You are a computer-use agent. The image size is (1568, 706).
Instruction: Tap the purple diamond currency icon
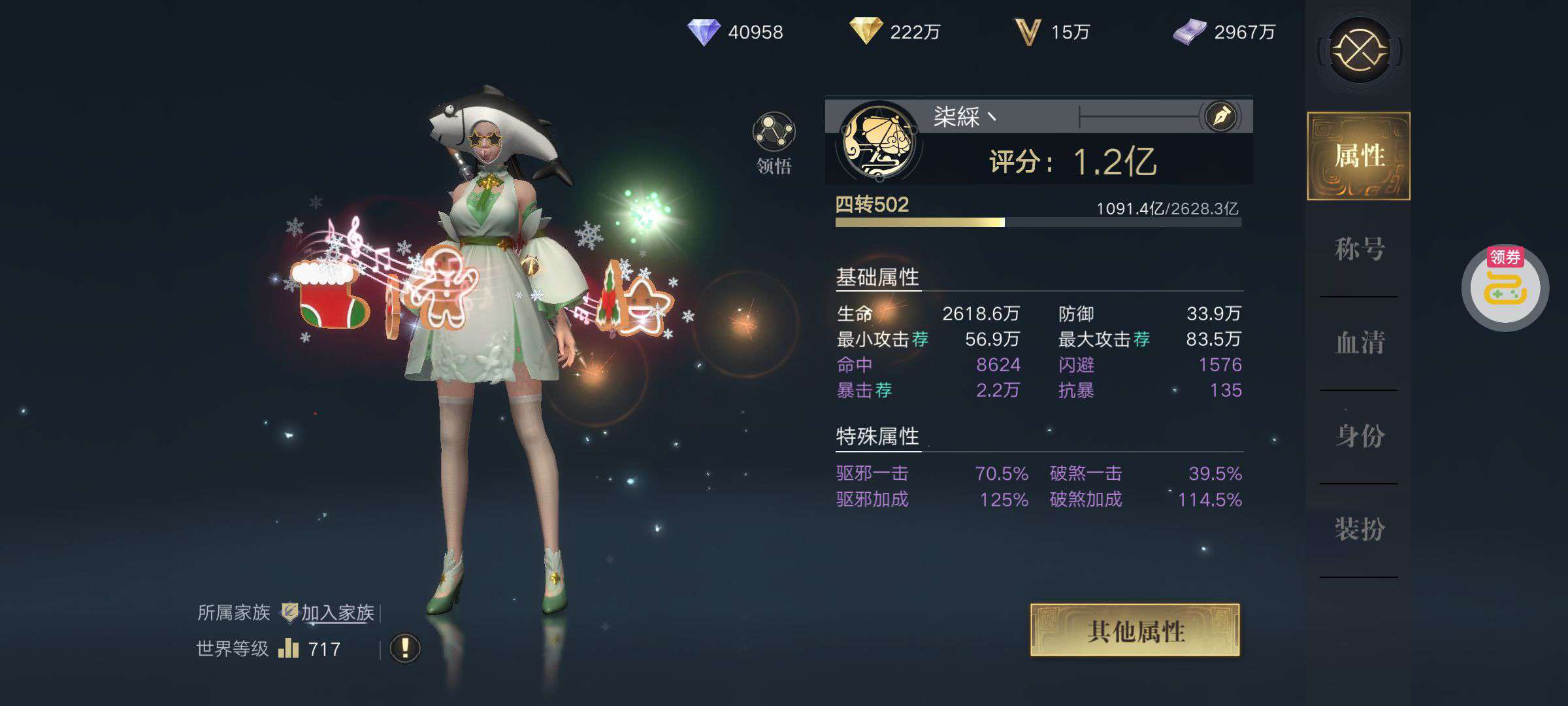click(x=704, y=31)
